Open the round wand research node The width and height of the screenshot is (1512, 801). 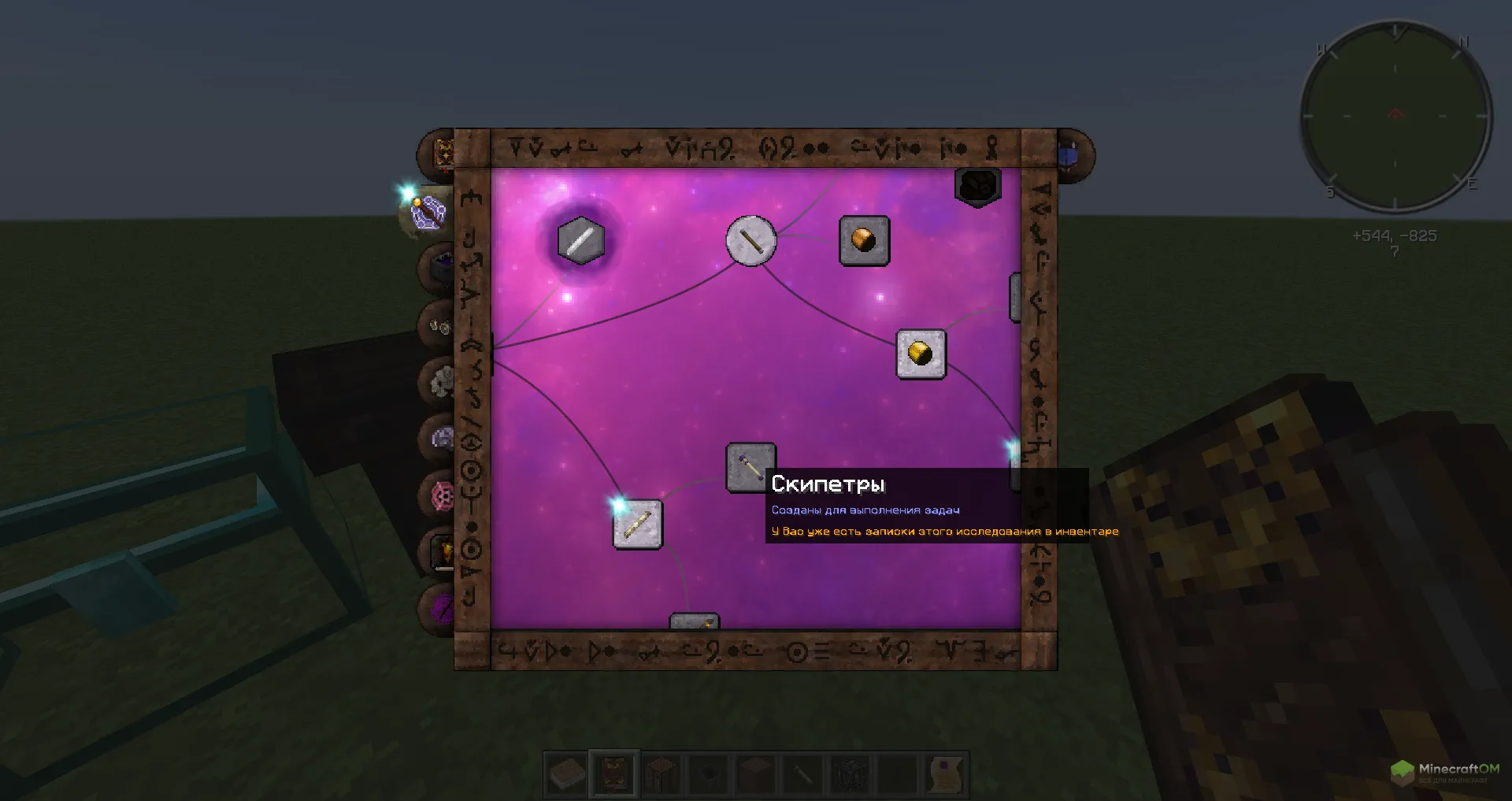click(x=750, y=240)
